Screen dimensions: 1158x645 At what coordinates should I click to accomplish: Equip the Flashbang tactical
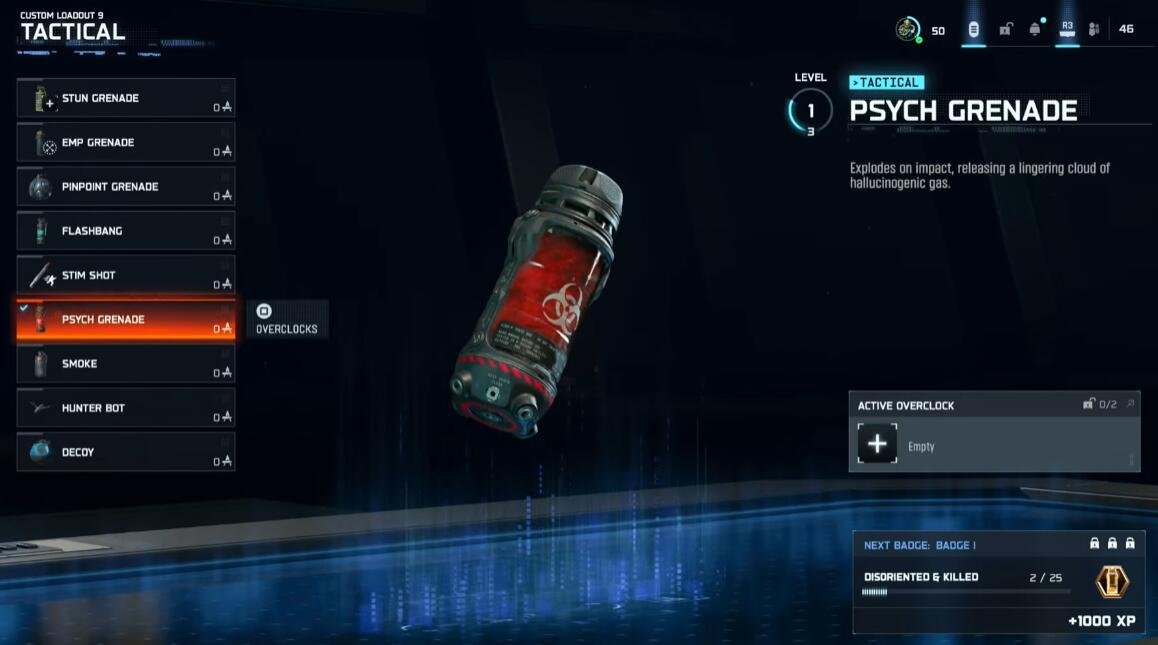click(x=126, y=231)
